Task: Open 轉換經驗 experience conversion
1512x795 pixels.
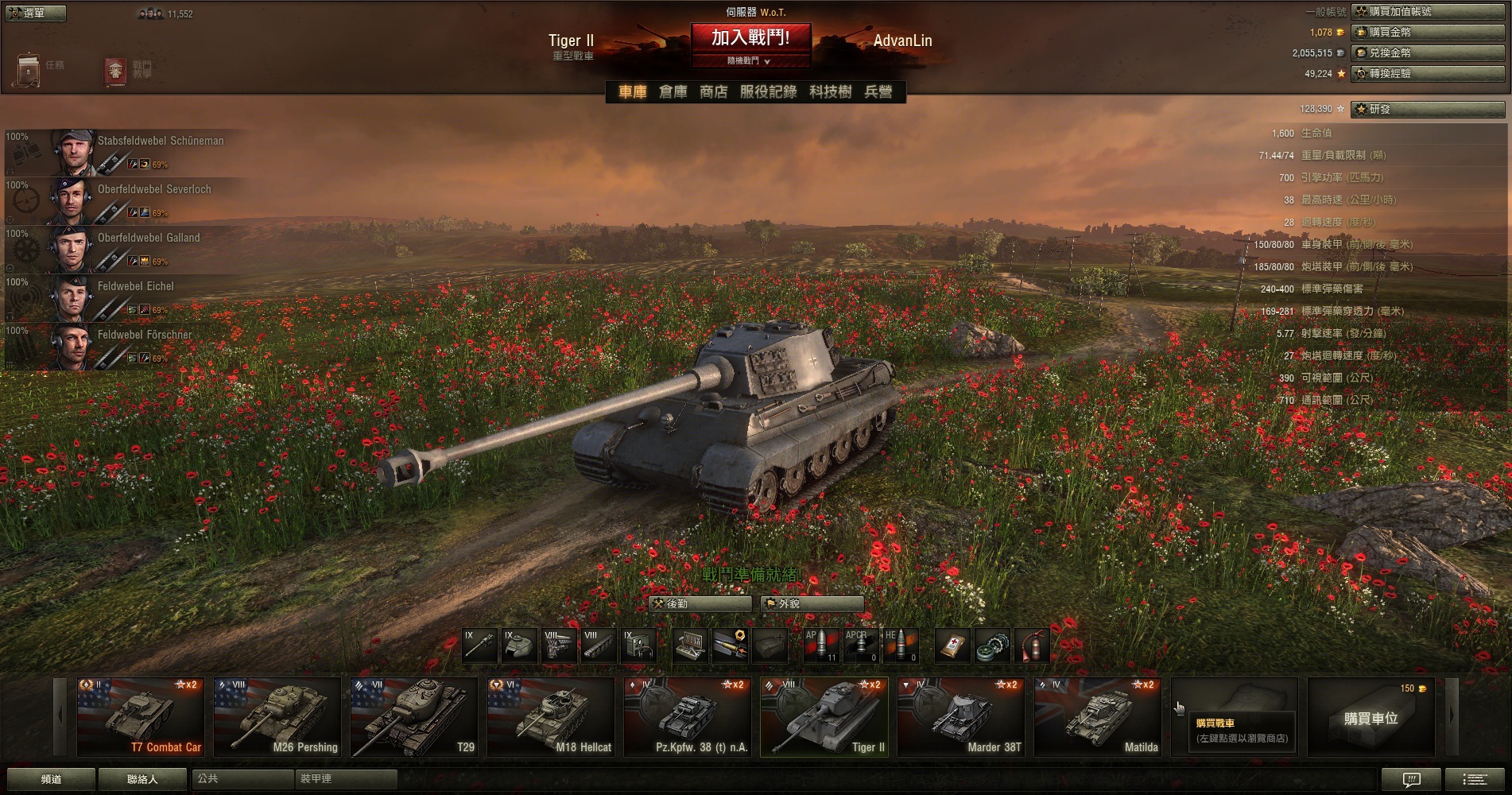Action: (x=1428, y=73)
